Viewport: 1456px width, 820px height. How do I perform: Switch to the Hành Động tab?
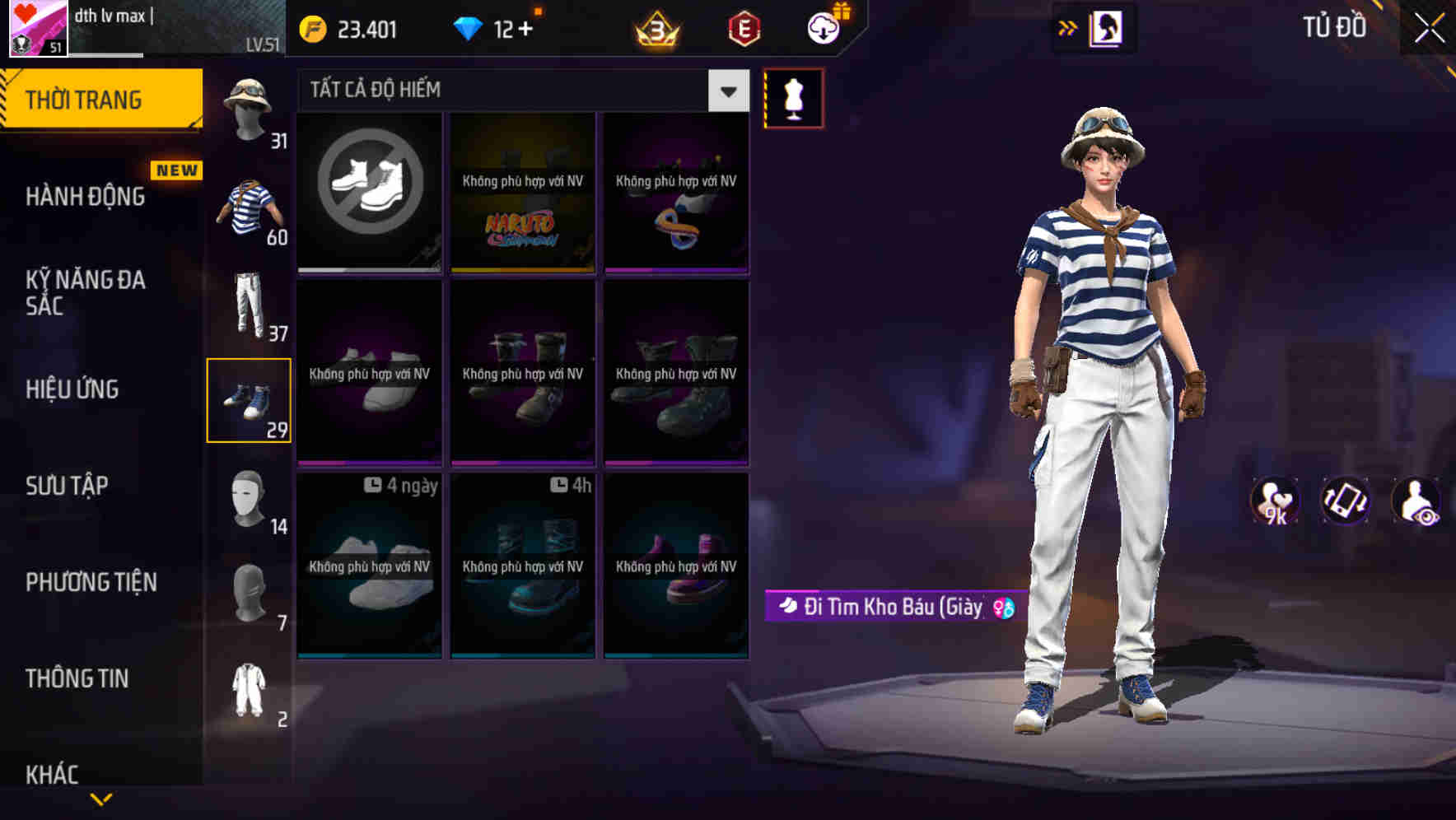click(86, 197)
